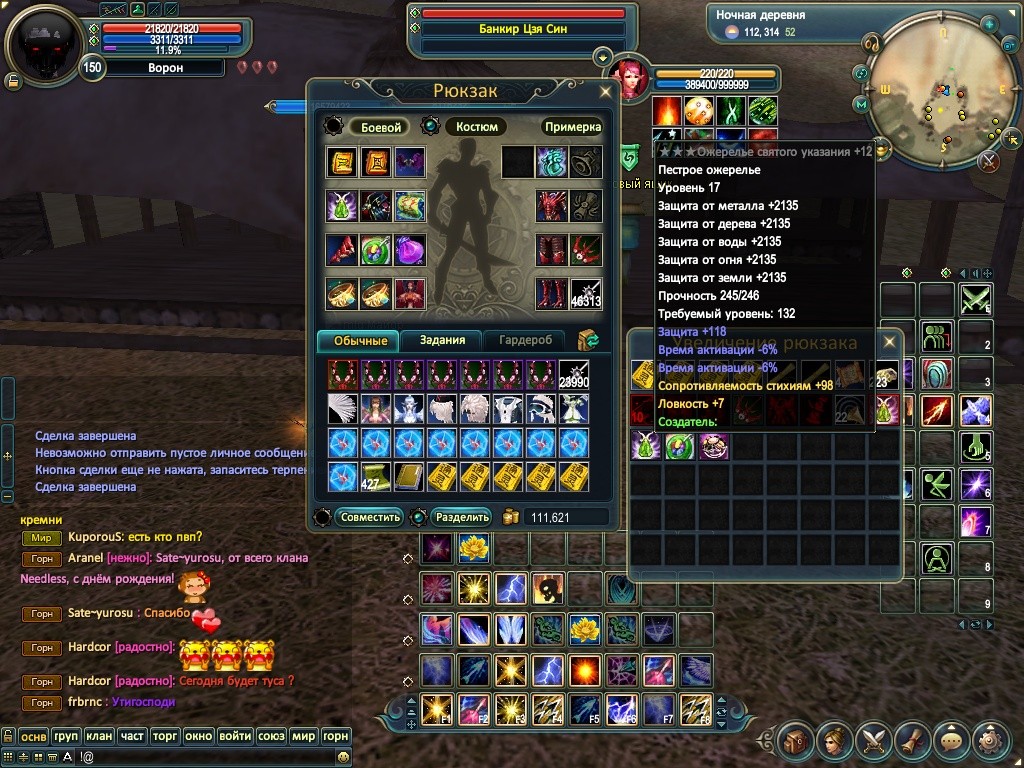Open the chat emoji smiley picker
1024x768 pixels.
344,757
